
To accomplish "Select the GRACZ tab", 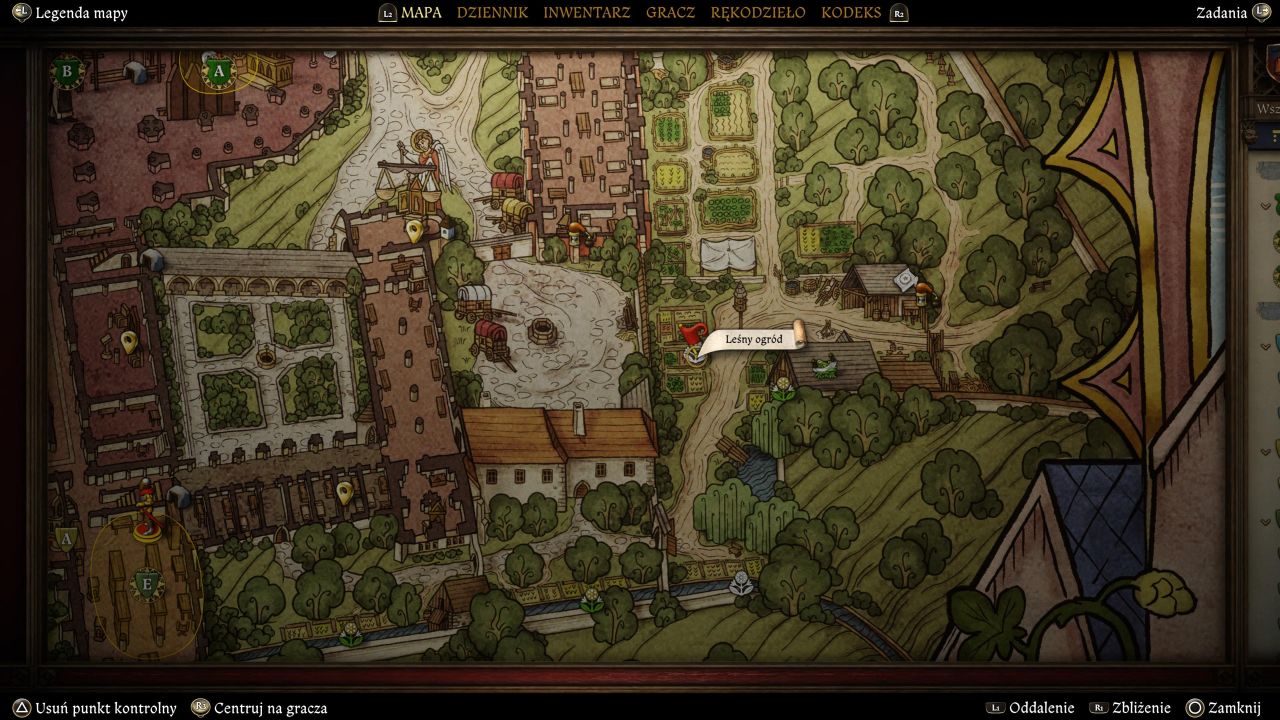I will [x=670, y=13].
